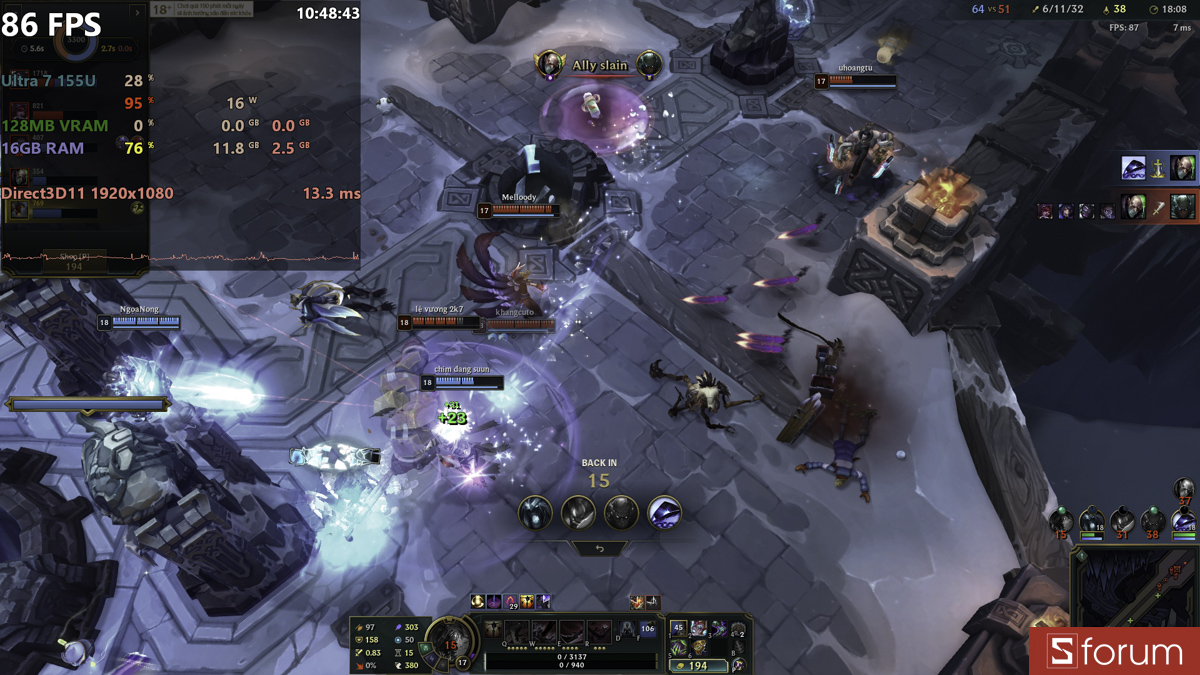Select item slot 1 showing 45 cooldown

[679, 628]
